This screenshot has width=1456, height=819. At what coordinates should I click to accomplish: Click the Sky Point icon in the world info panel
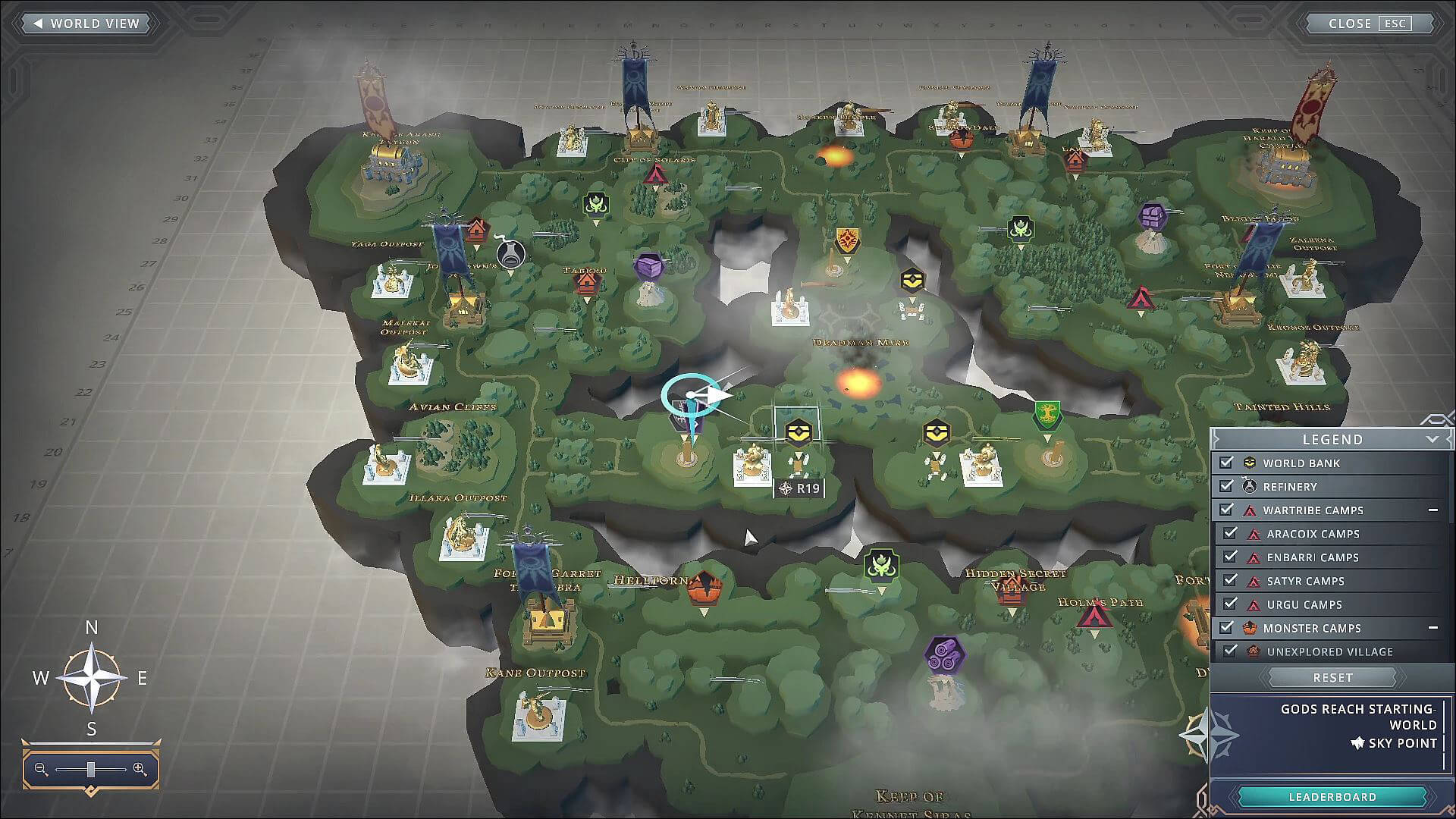coord(1356,743)
